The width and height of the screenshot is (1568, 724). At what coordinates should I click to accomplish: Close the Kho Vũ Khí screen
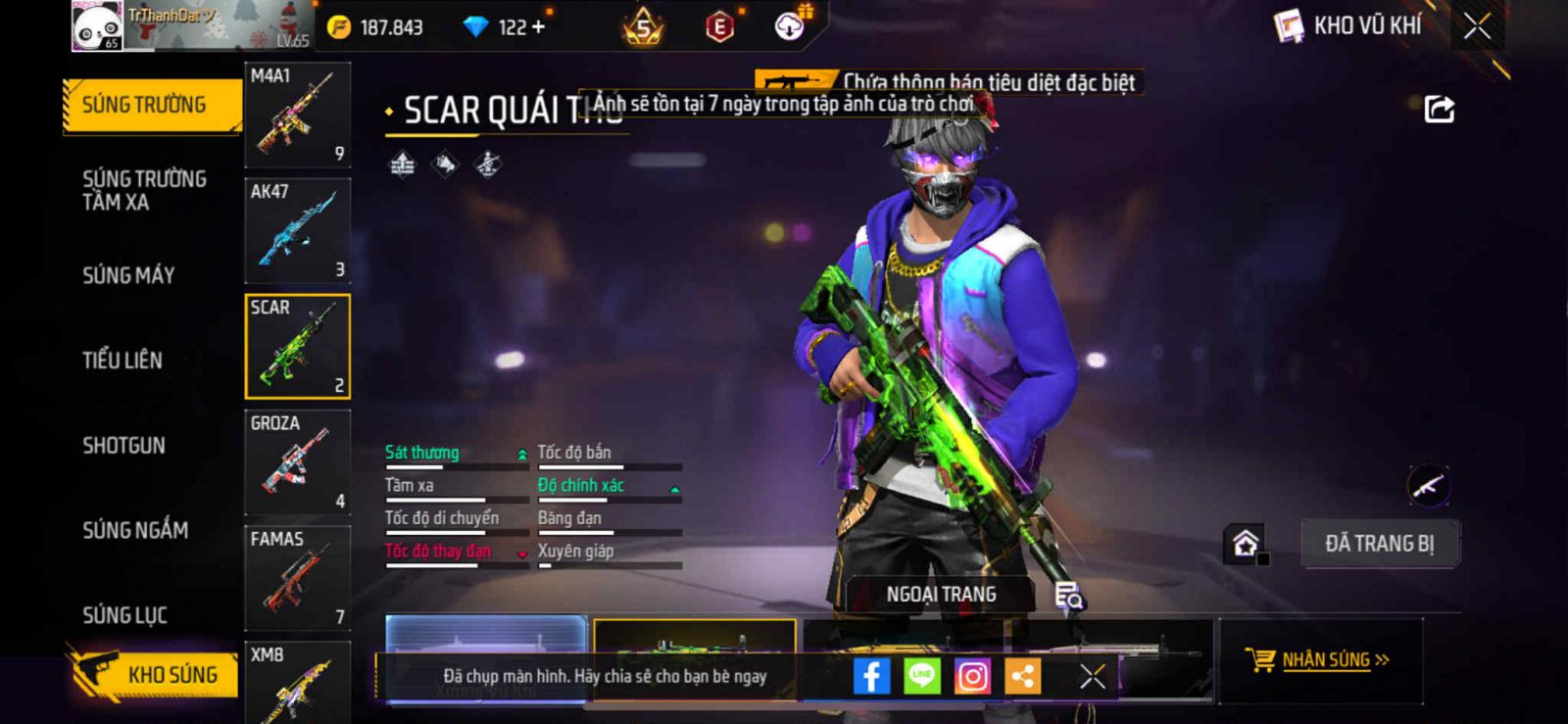tap(1477, 26)
